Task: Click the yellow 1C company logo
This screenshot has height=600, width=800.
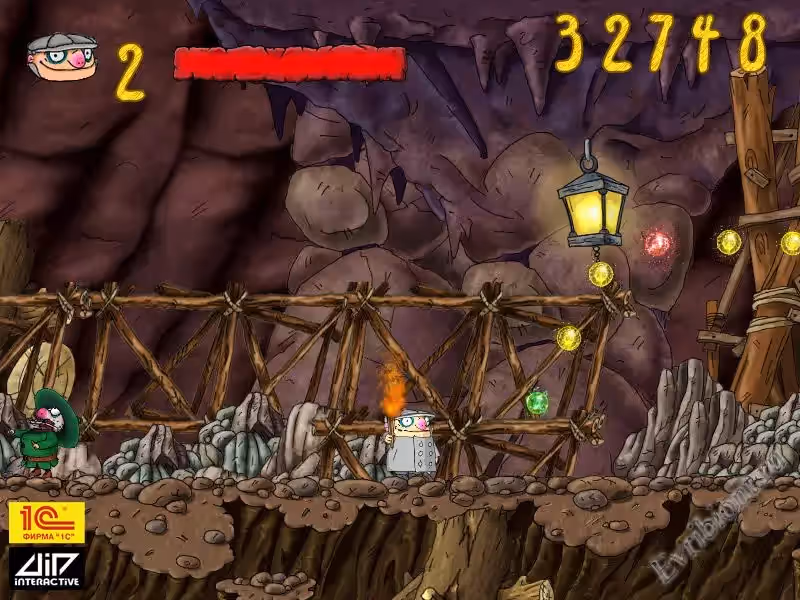Action: pyautogui.click(x=46, y=522)
